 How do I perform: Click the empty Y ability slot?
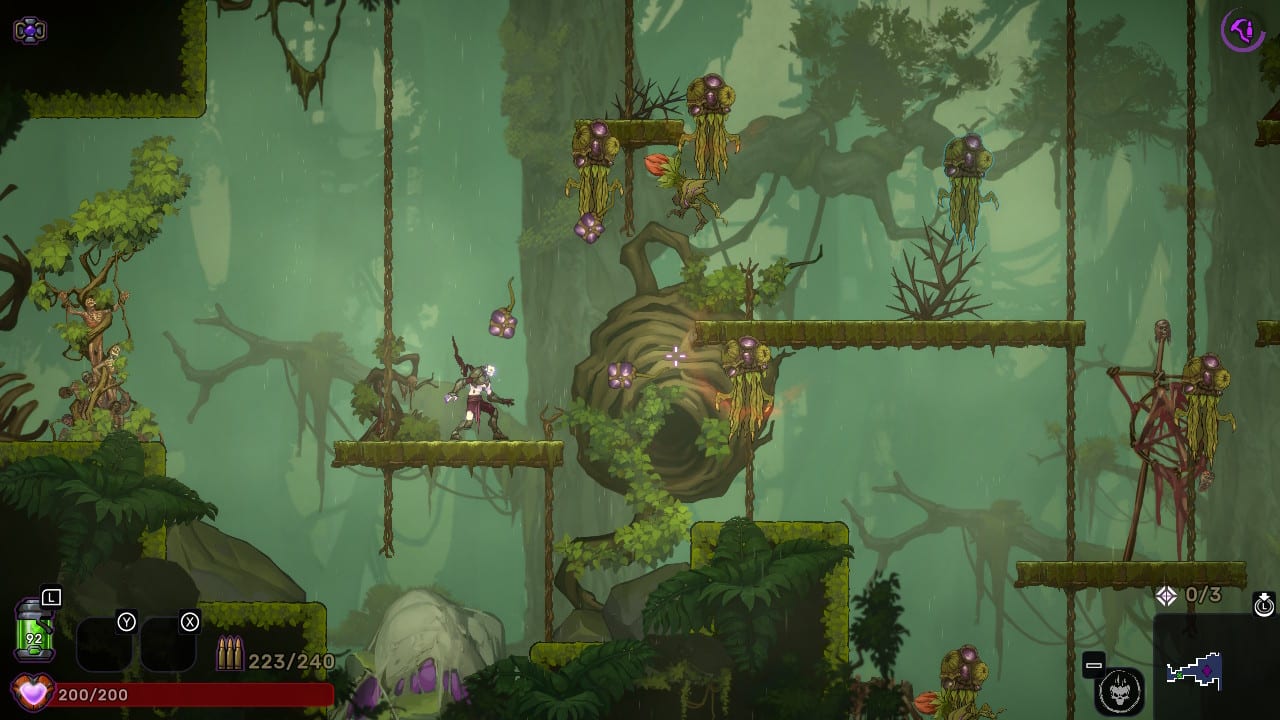(x=106, y=642)
